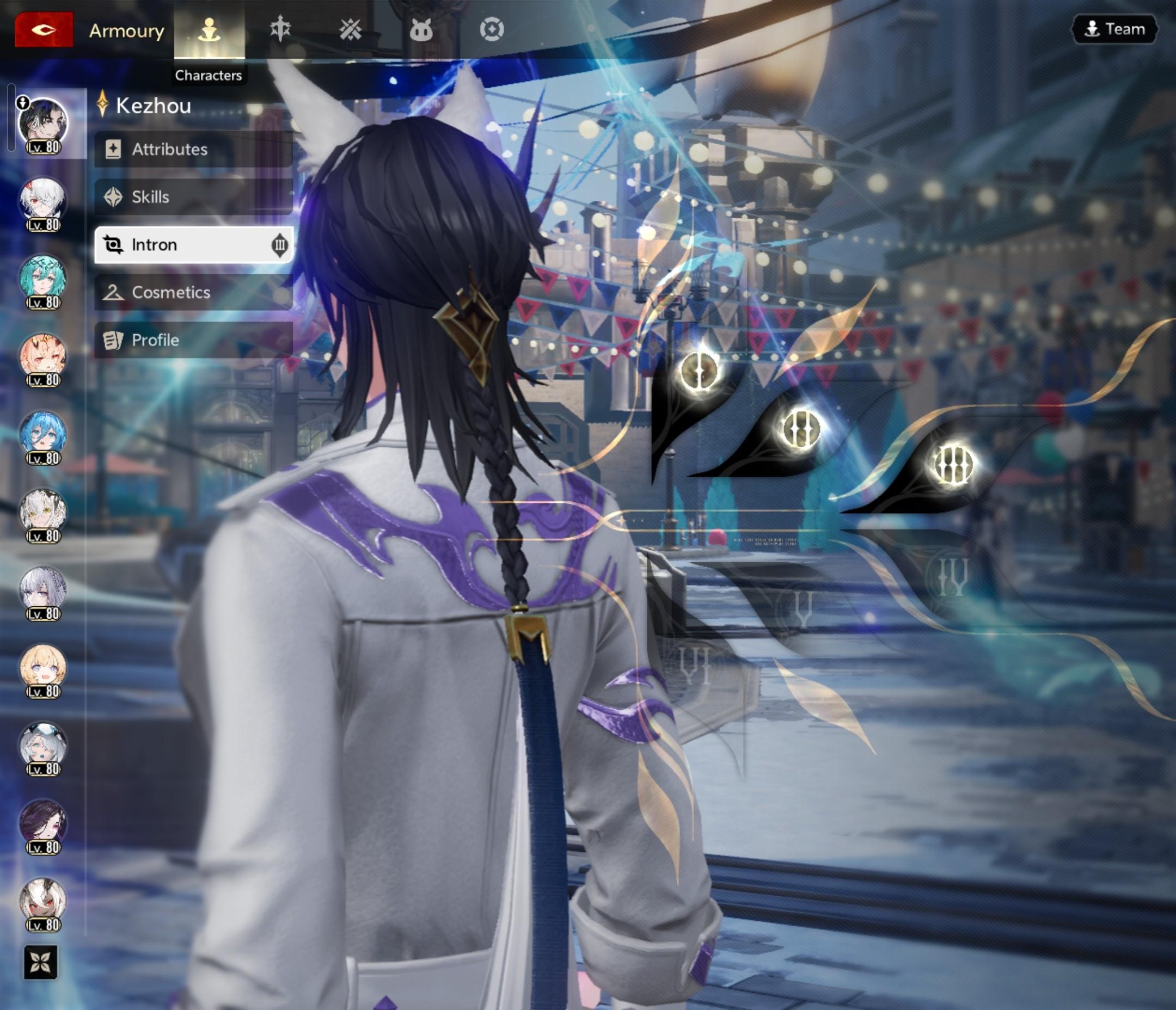Switch to the sword-and-cross weapon tab
Viewport: 1176px width, 1010px height.
280,29
